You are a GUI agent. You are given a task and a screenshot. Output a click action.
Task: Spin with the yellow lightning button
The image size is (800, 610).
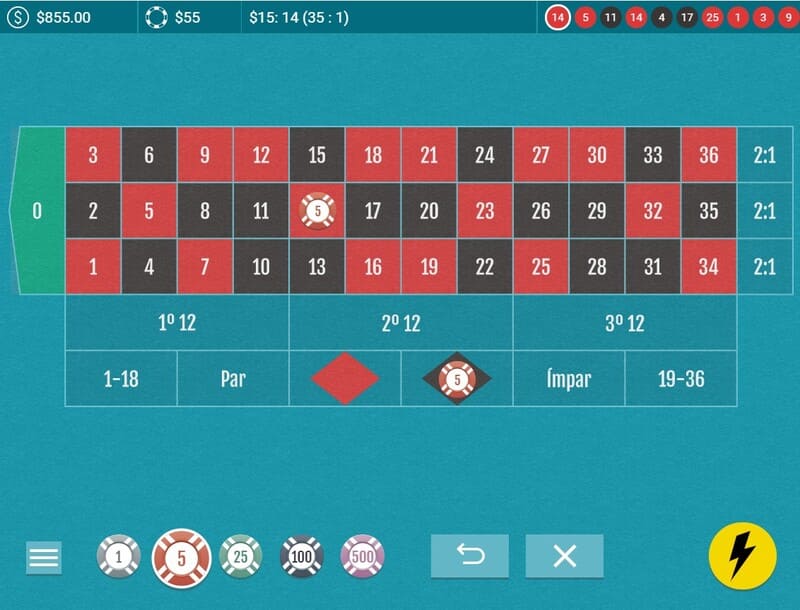[742, 556]
